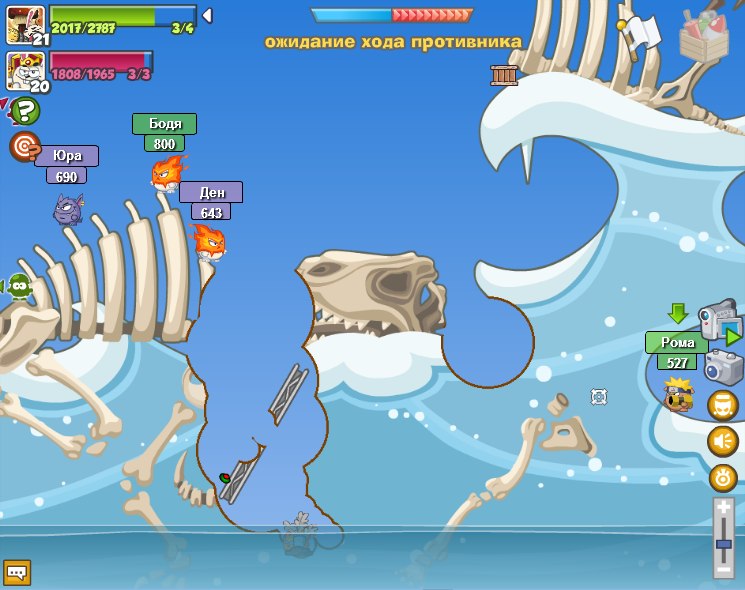The image size is (745, 590).
Task: Start video recording with camcorder icon
Action: pos(718,319)
